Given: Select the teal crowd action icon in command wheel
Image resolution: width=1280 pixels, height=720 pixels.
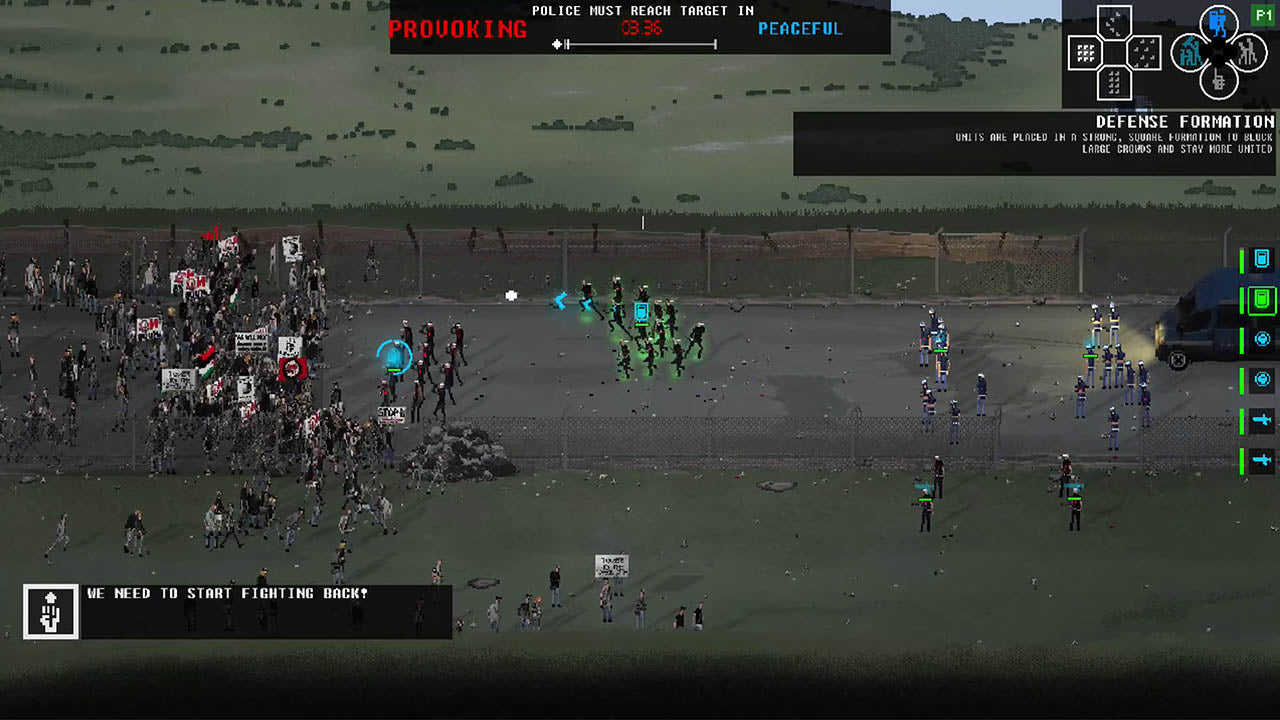Looking at the screenshot, I should click(1191, 52).
